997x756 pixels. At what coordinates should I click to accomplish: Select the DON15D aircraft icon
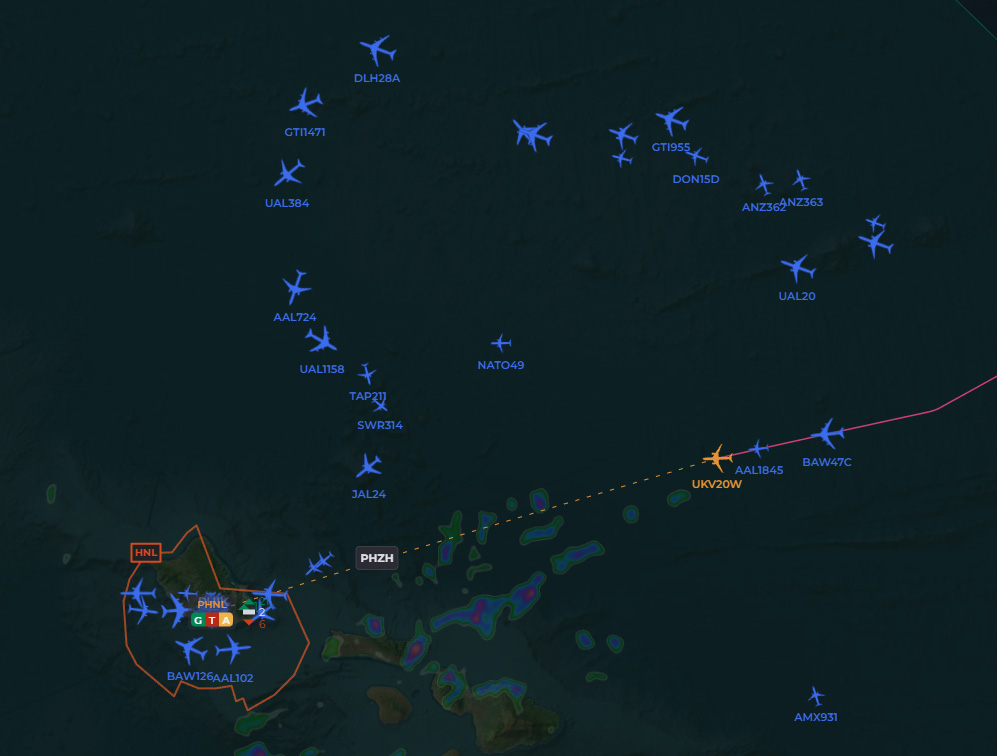697,156
